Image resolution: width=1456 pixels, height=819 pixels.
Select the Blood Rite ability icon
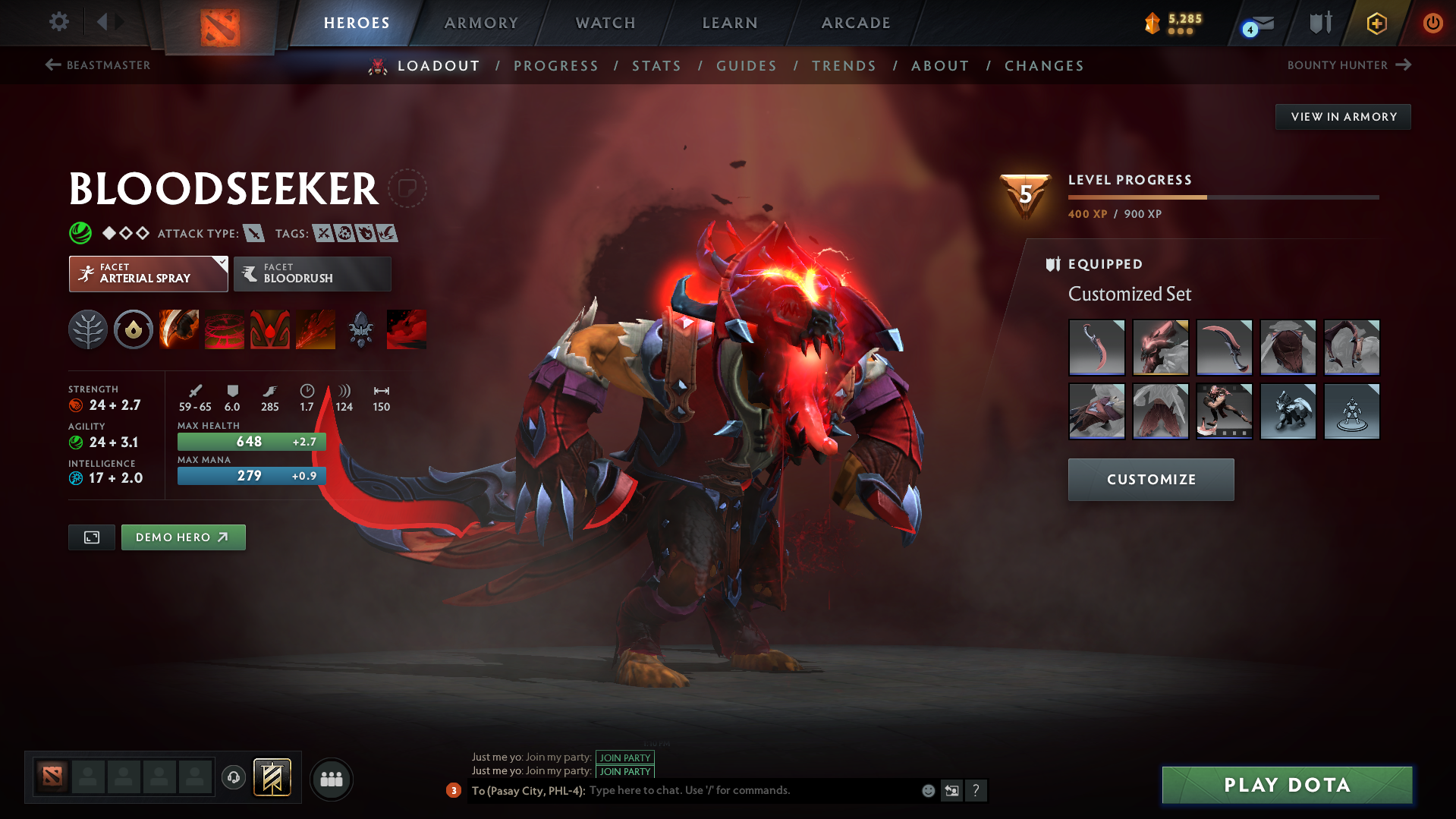tap(225, 329)
